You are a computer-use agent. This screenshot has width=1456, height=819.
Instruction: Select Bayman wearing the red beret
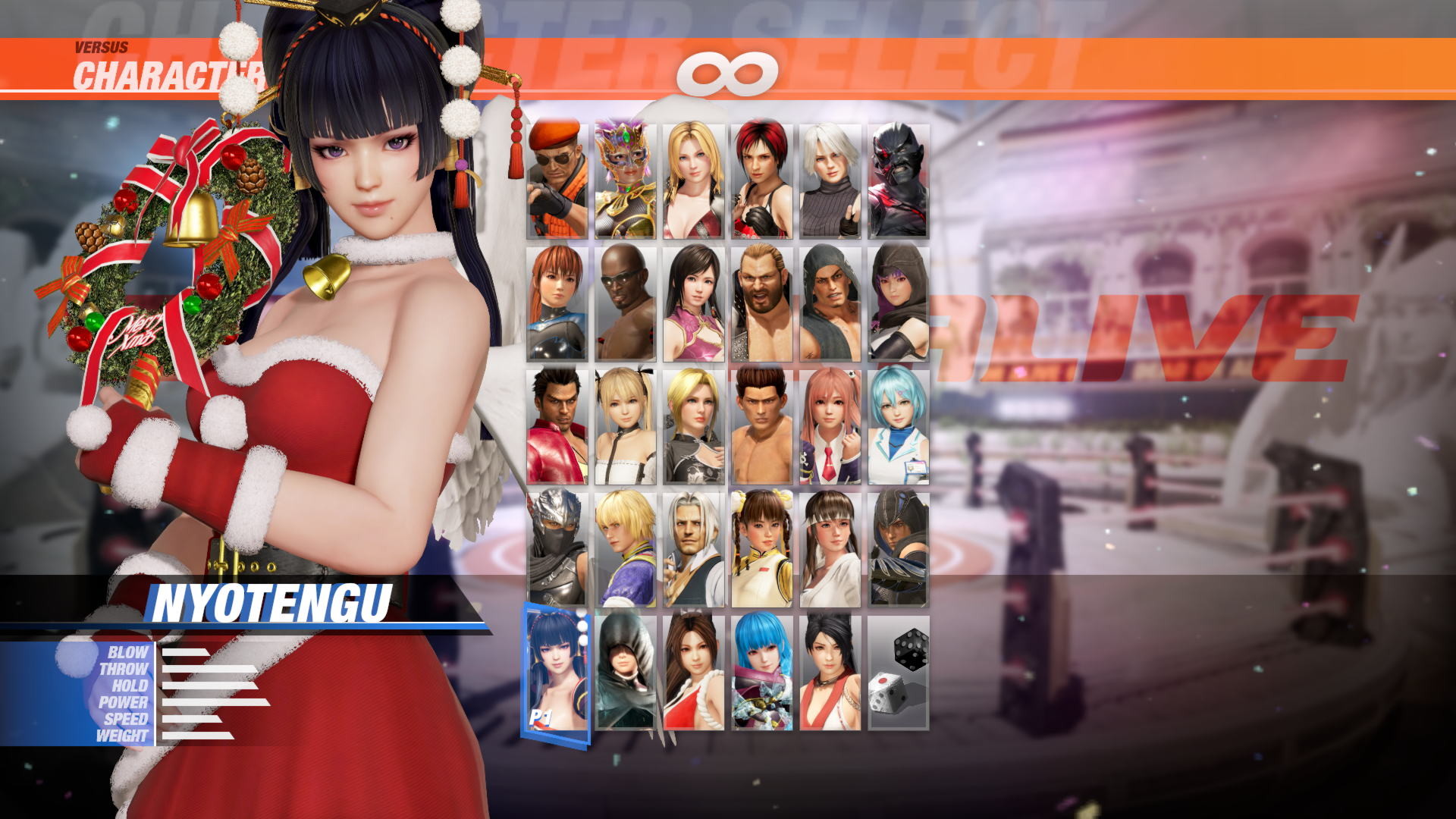click(557, 178)
